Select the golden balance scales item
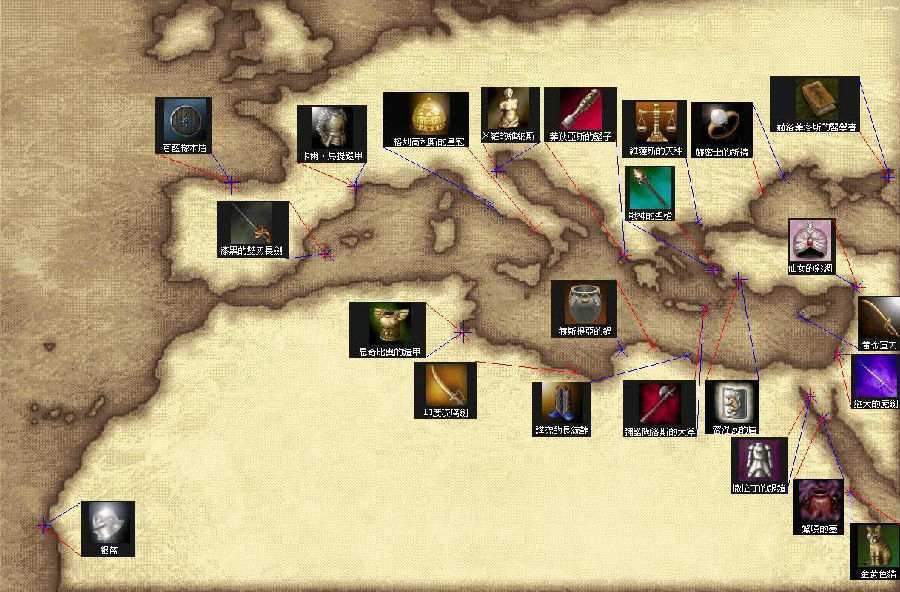 (653, 121)
